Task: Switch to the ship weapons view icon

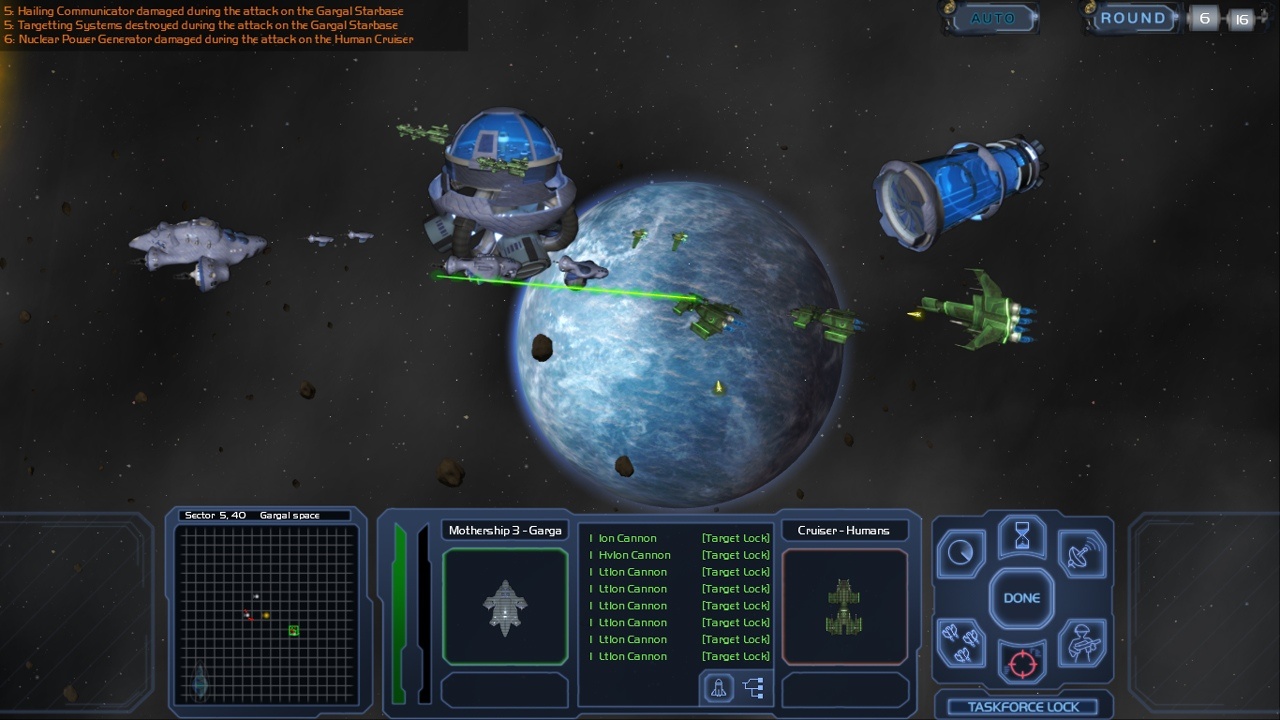Action: pos(718,688)
